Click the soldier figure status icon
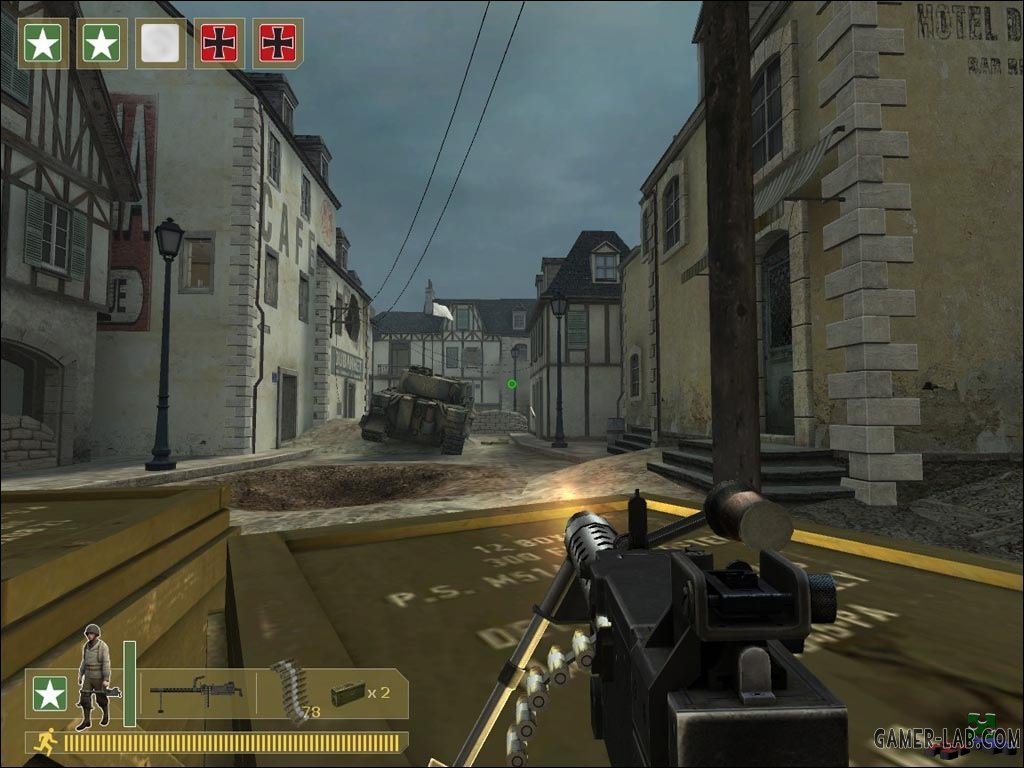1024x768 pixels. pyautogui.click(x=95, y=676)
